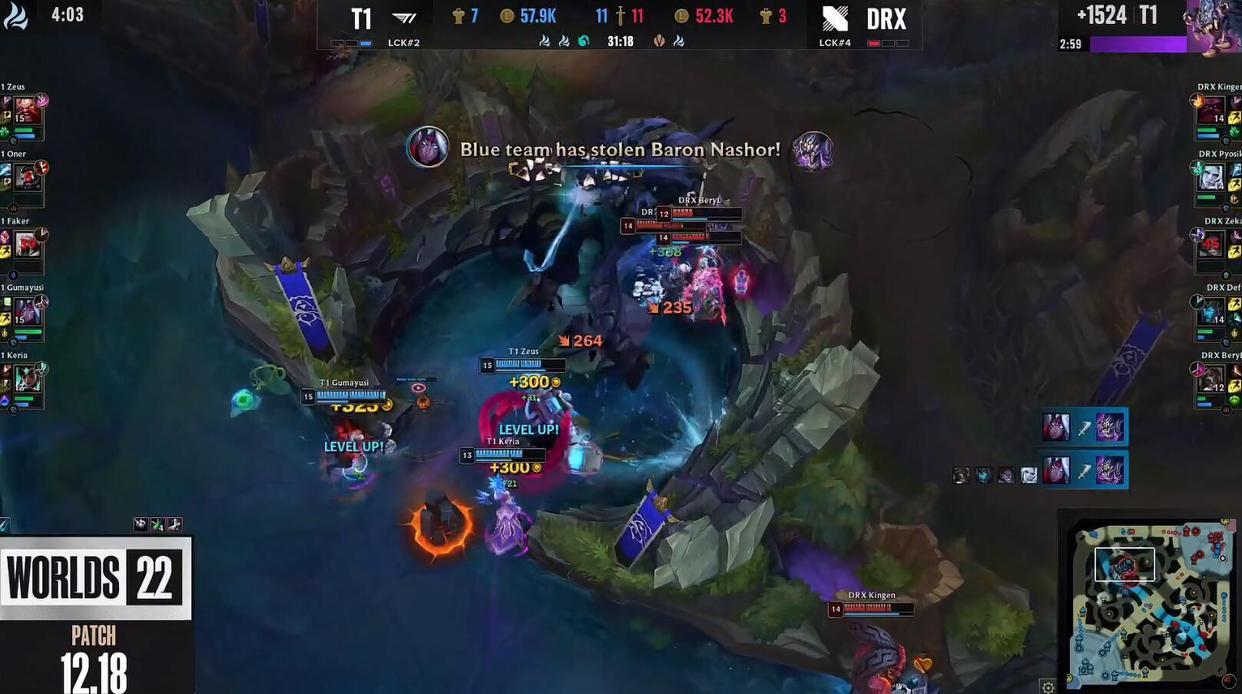The image size is (1242, 694).
Task: Select Keria's champion portrait in the T1 roster
Action: [27, 378]
